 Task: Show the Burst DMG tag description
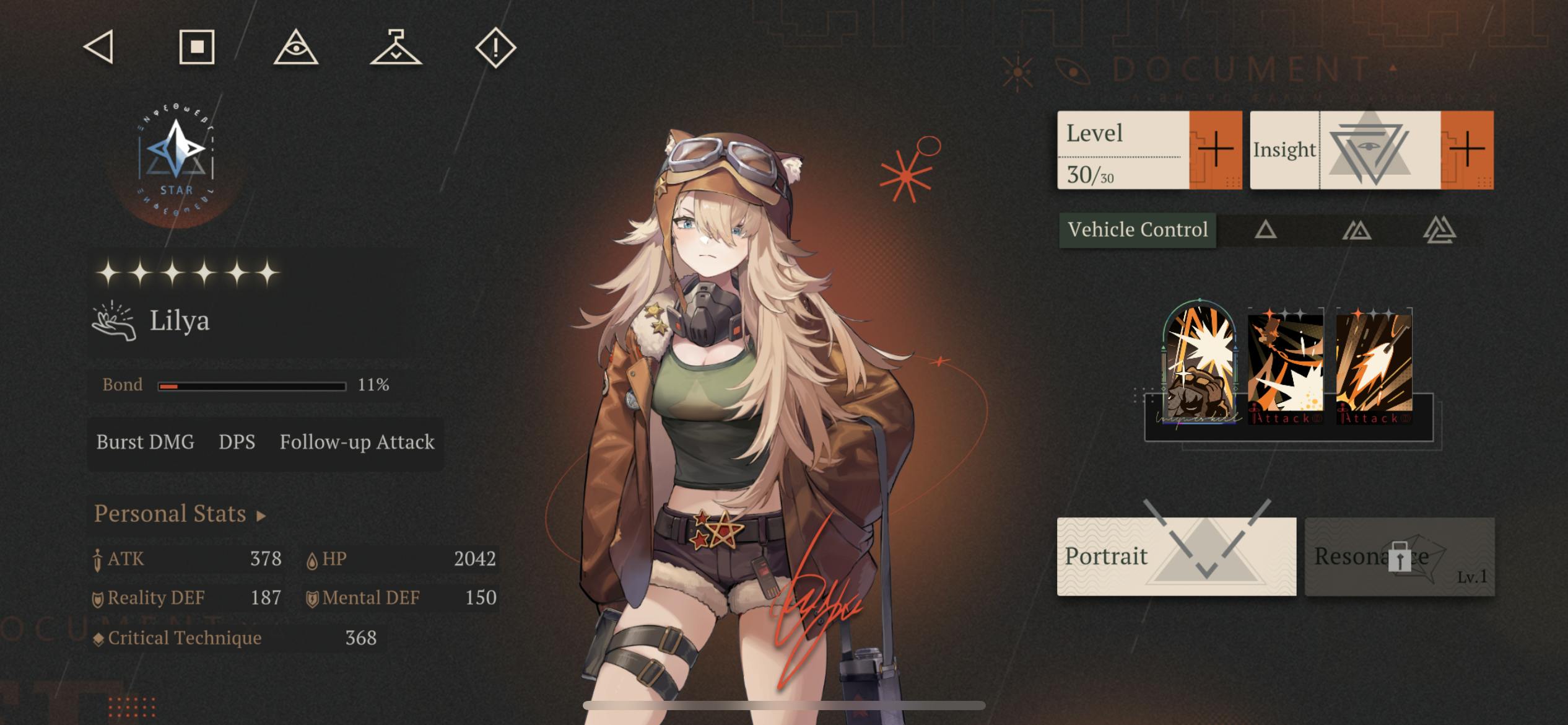coord(145,442)
